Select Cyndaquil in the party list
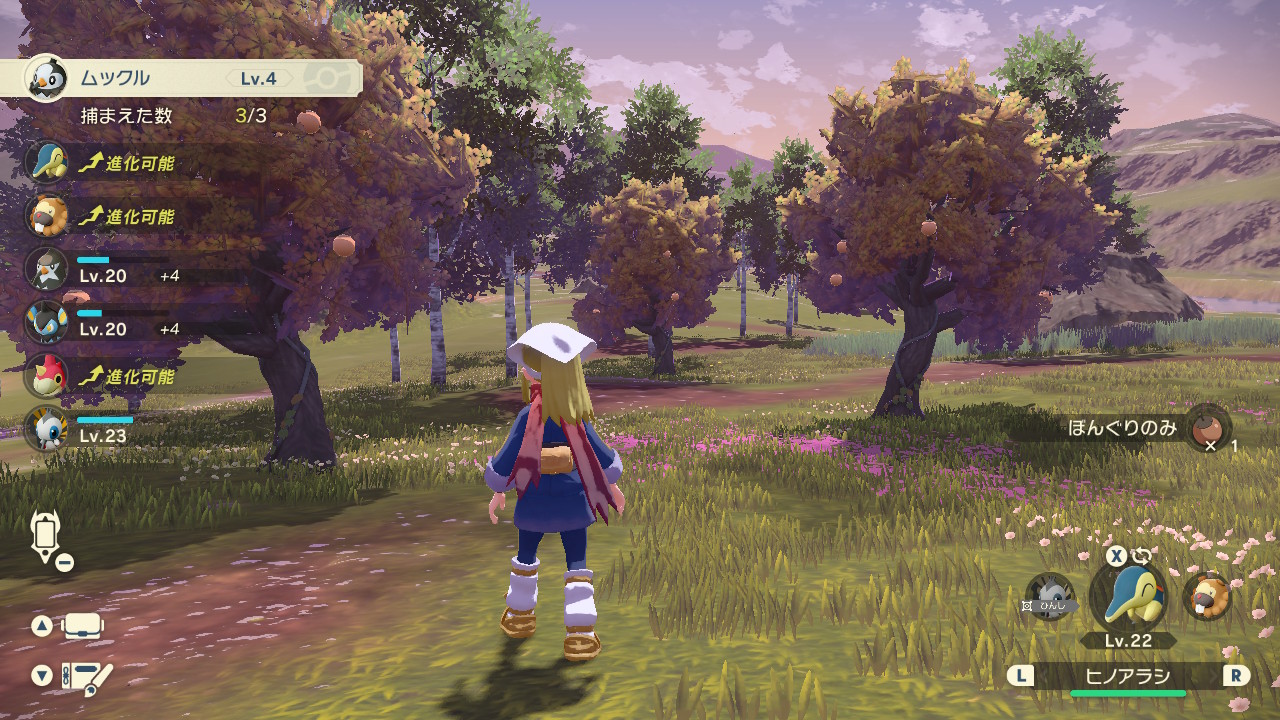The width and height of the screenshot is (1280, 720). 47,162
